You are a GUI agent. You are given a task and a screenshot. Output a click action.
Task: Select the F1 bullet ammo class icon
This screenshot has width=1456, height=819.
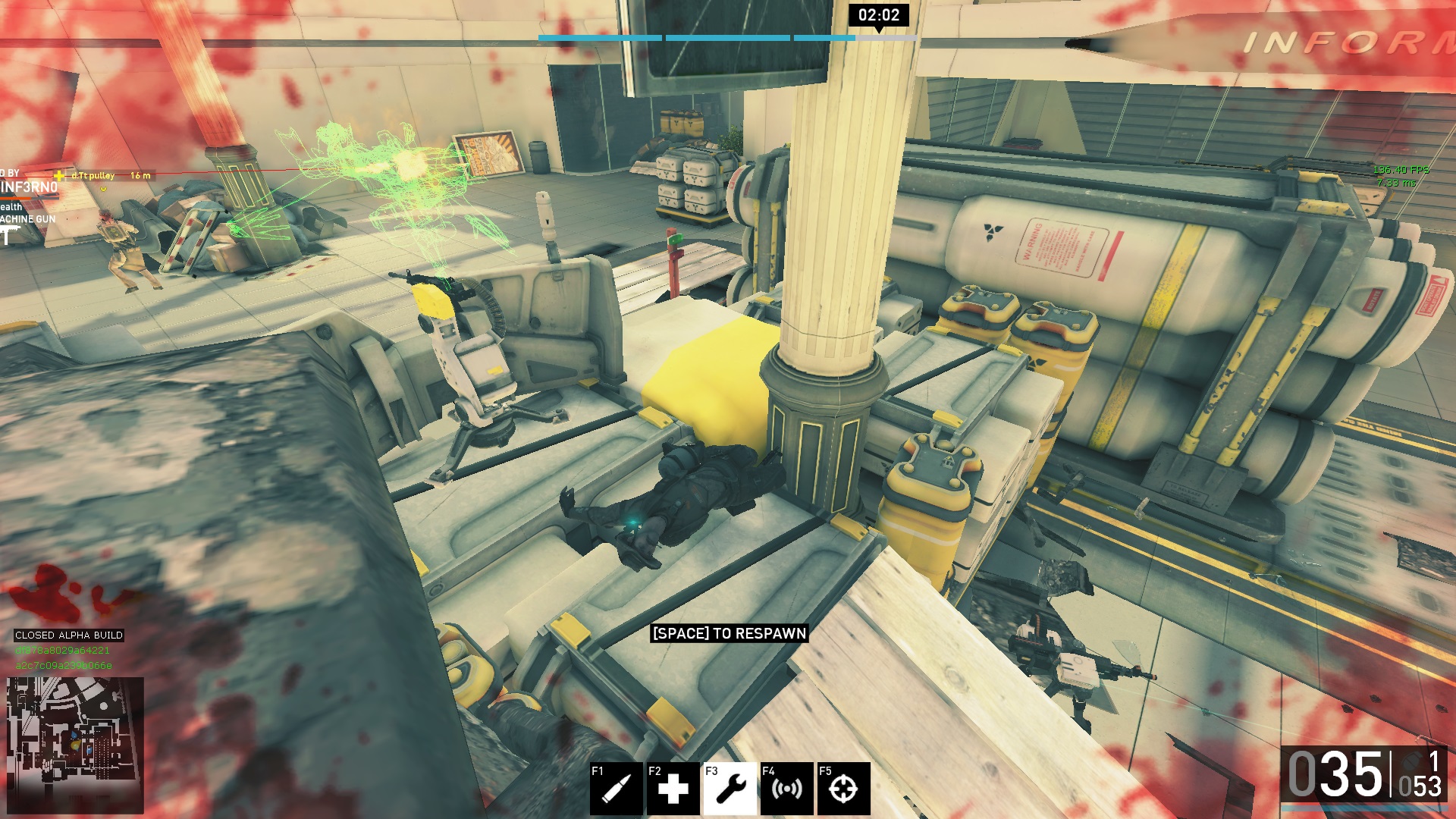(617, 789)
